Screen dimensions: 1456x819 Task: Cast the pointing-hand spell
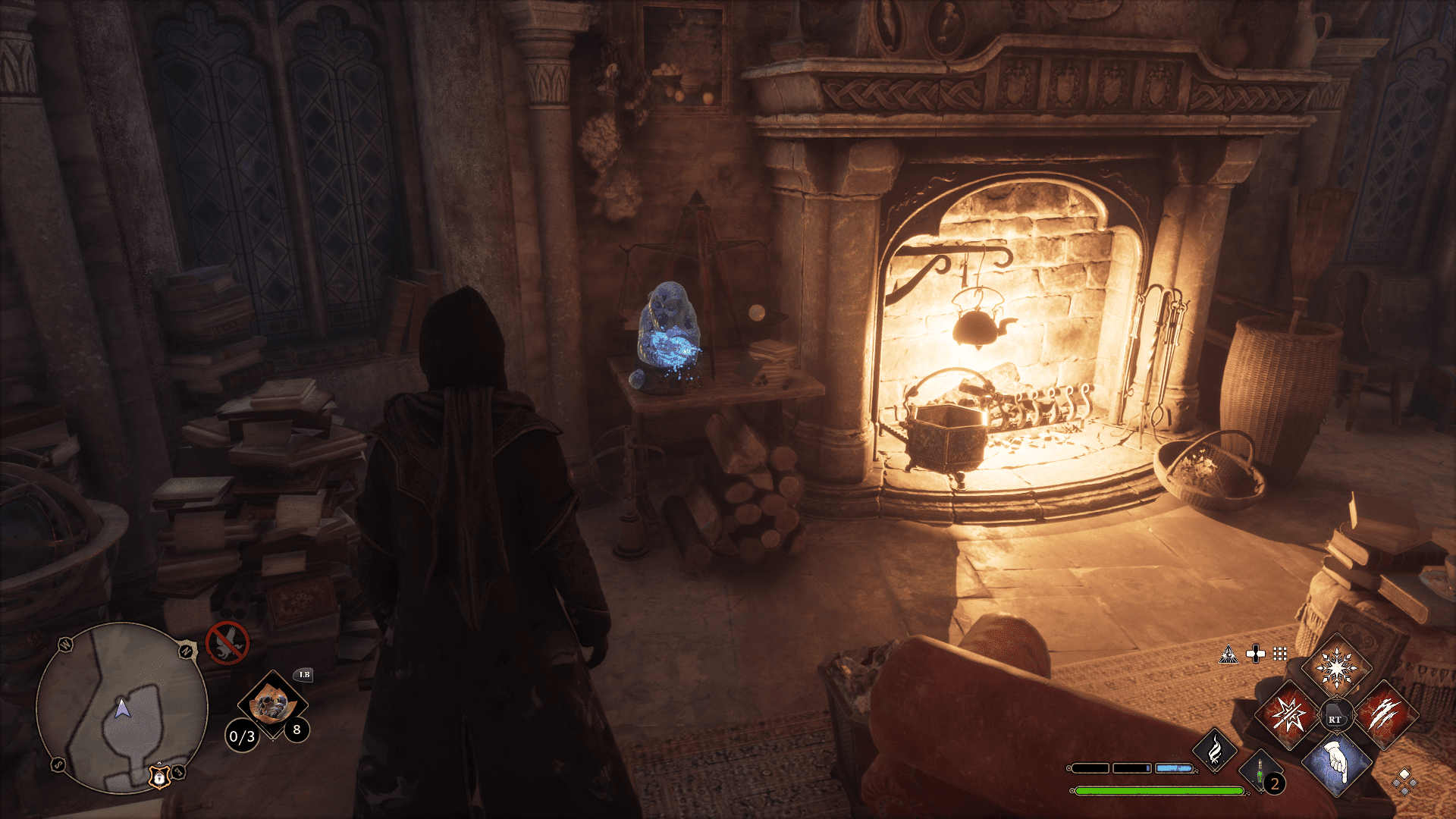(x=1336, y=761)
